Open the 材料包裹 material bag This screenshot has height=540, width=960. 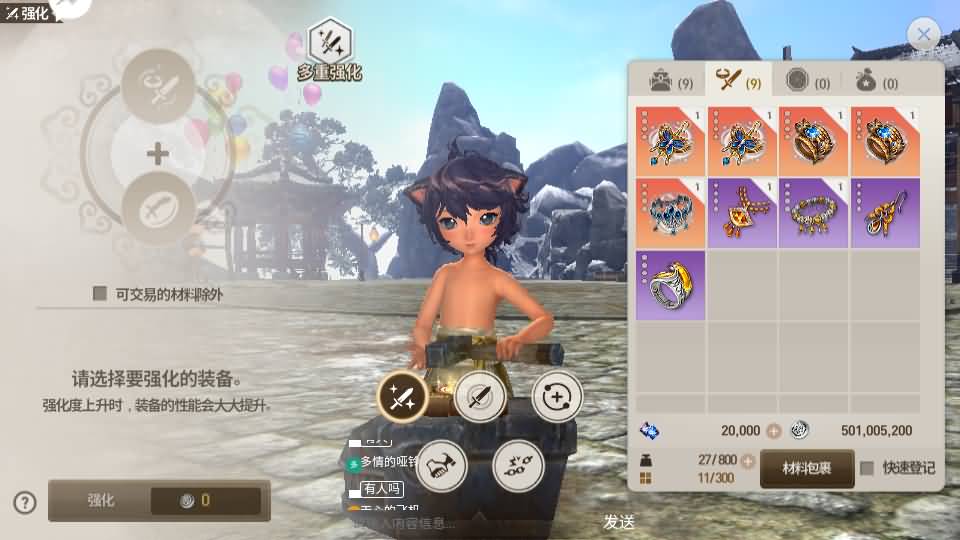[806, 468]
